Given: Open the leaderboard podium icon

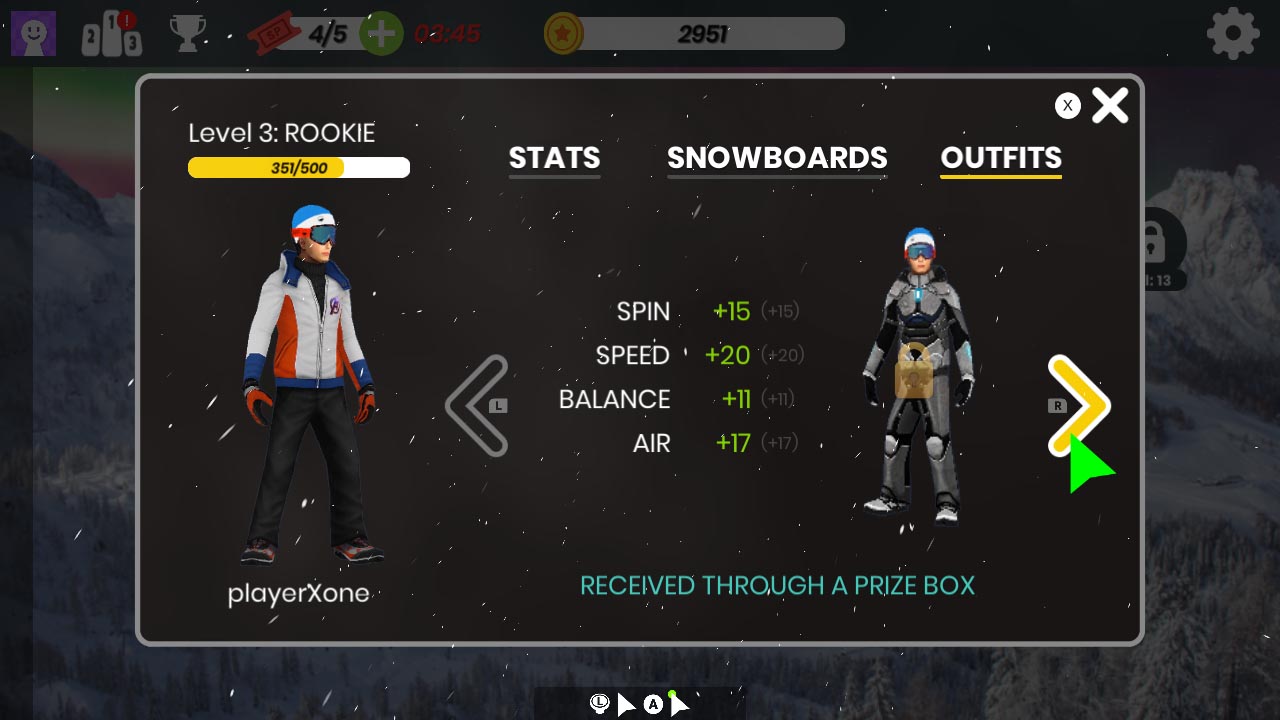Looking at the screenshot, I should click(x=110, y=33).
